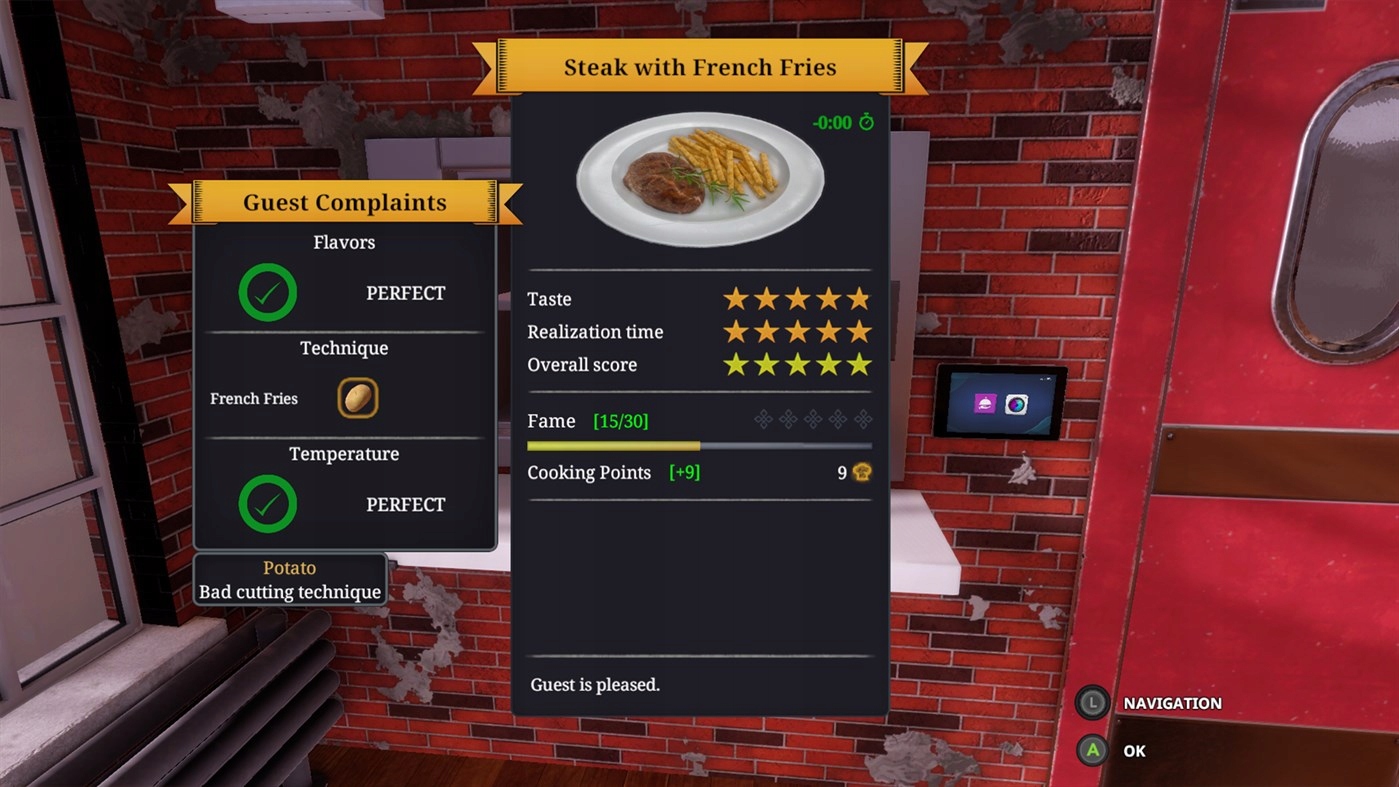Screen dimensions: 1399x787
Task: Expand the Potato bad cutting technique note
Action: (289, 580)
